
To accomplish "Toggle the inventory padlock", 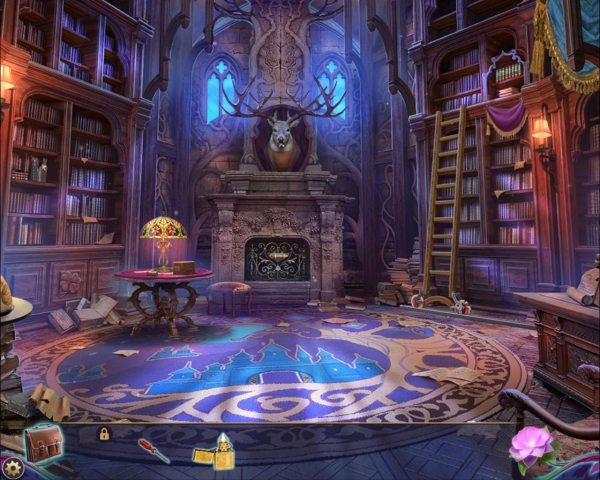I will point(103,434).
